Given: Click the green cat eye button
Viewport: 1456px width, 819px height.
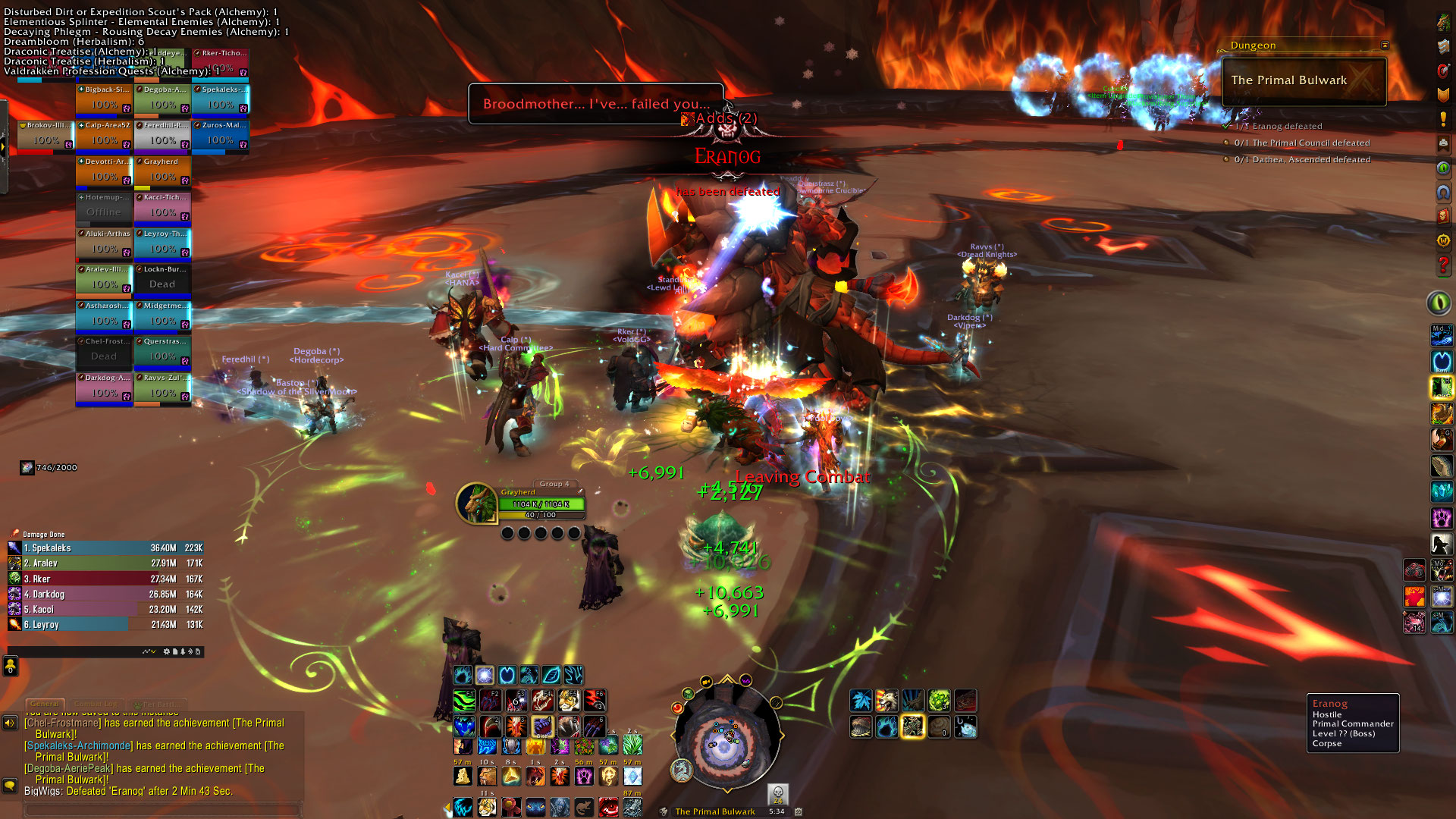Looking at the screenshot, I should click(1439, 303).
